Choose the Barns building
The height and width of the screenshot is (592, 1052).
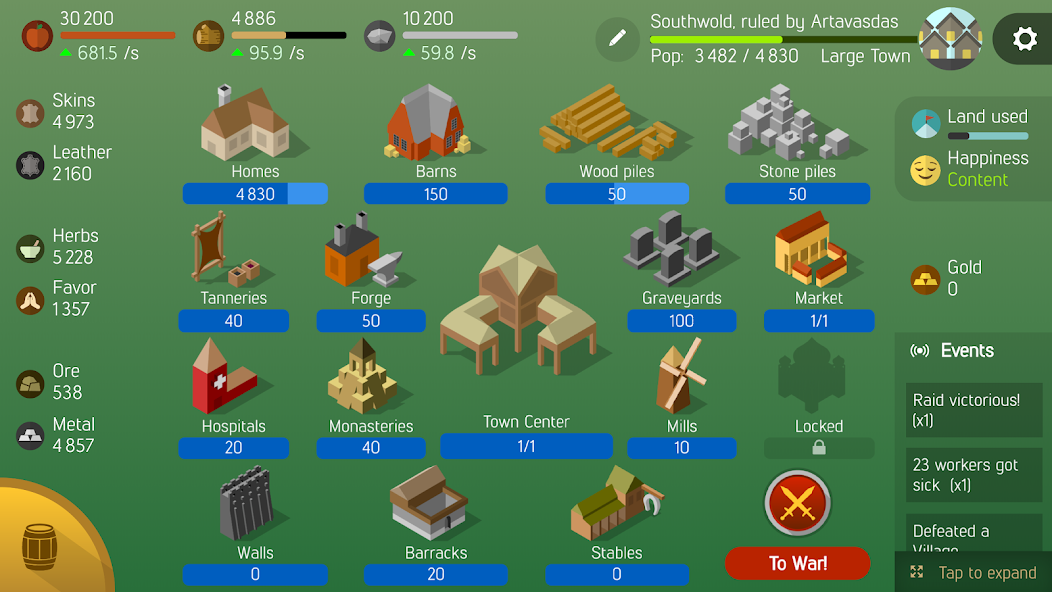point(427,125)
